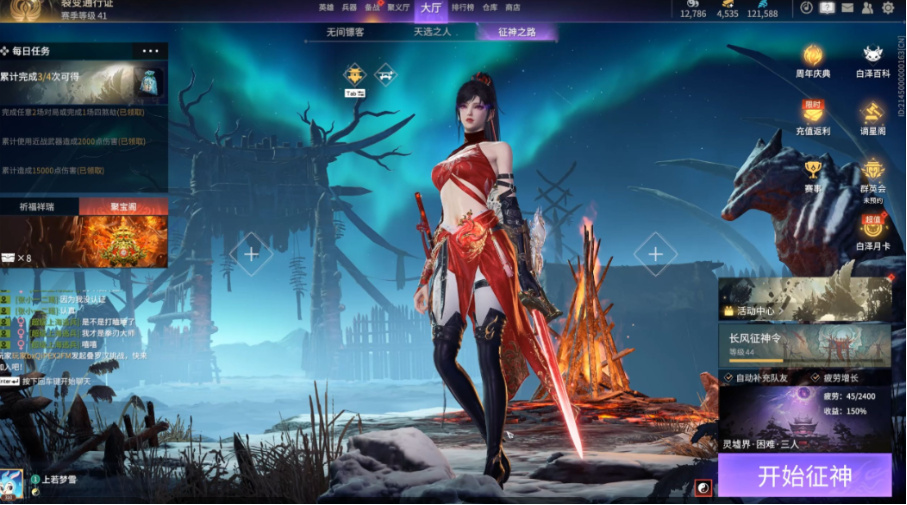Toggle the 自动补充队友 auto-fill teammates checkbox

(x=727, y=378)
